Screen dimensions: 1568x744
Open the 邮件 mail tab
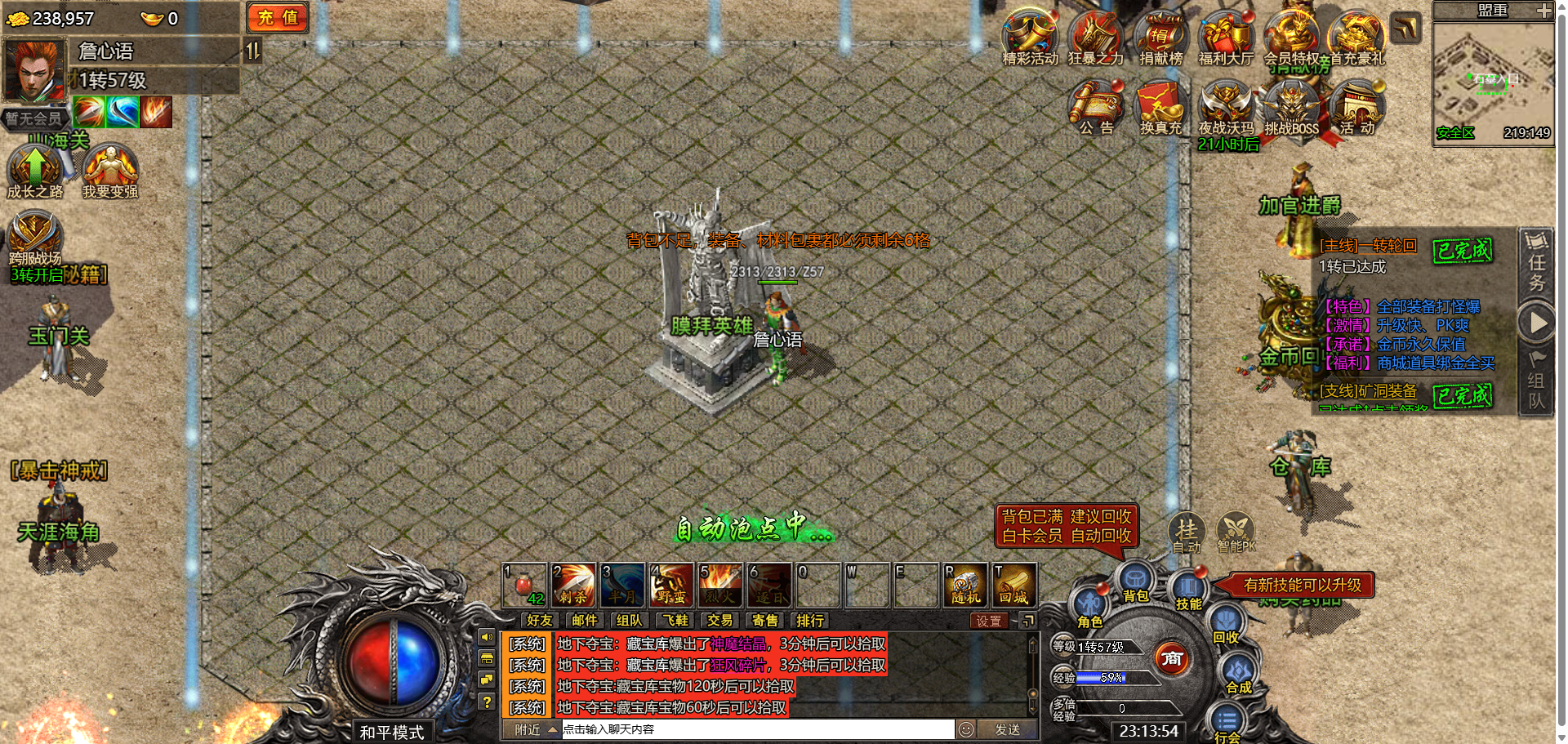click(x=584, y=621)
